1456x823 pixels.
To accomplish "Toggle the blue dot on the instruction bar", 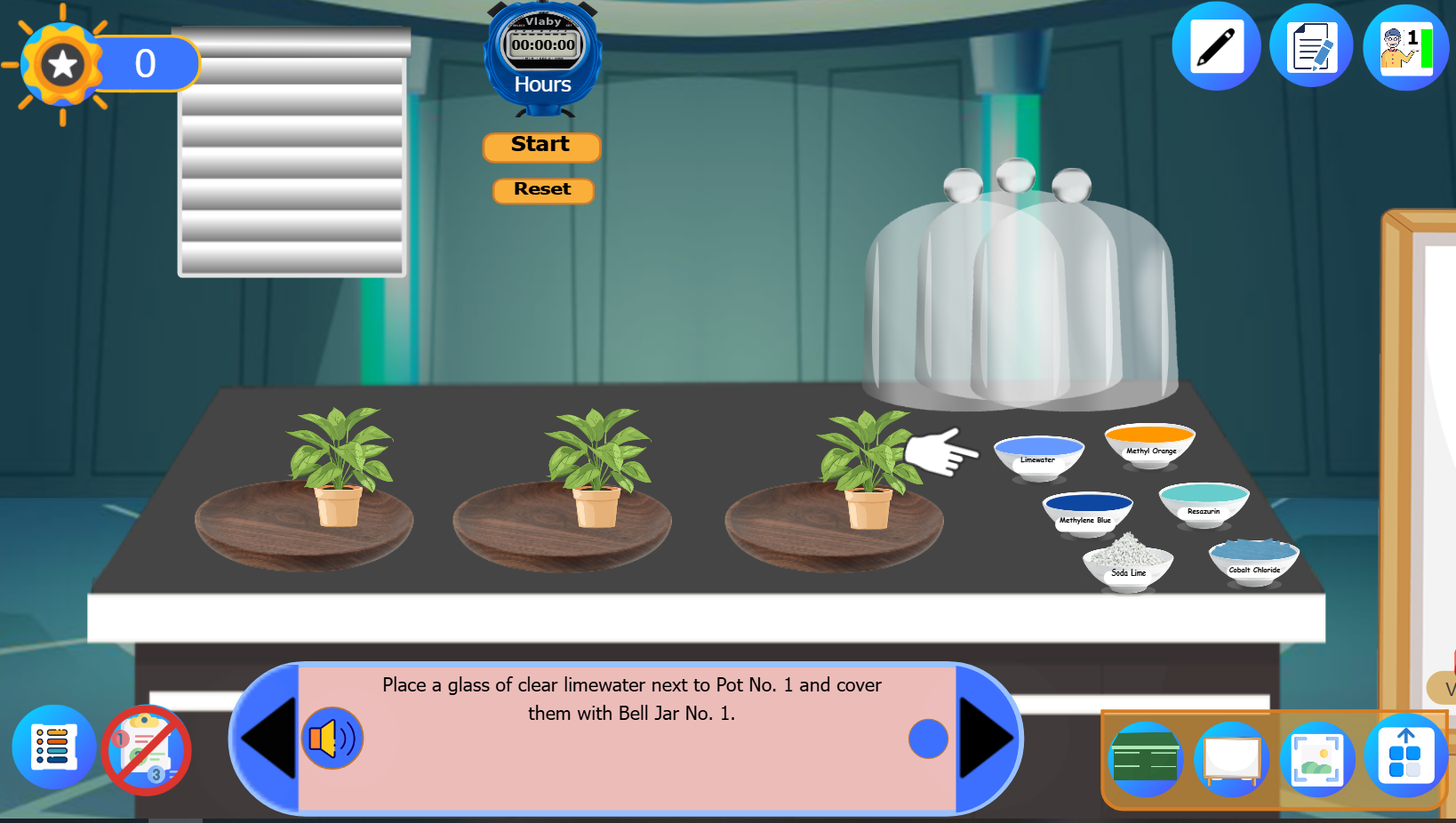I will tap(927, 739).
